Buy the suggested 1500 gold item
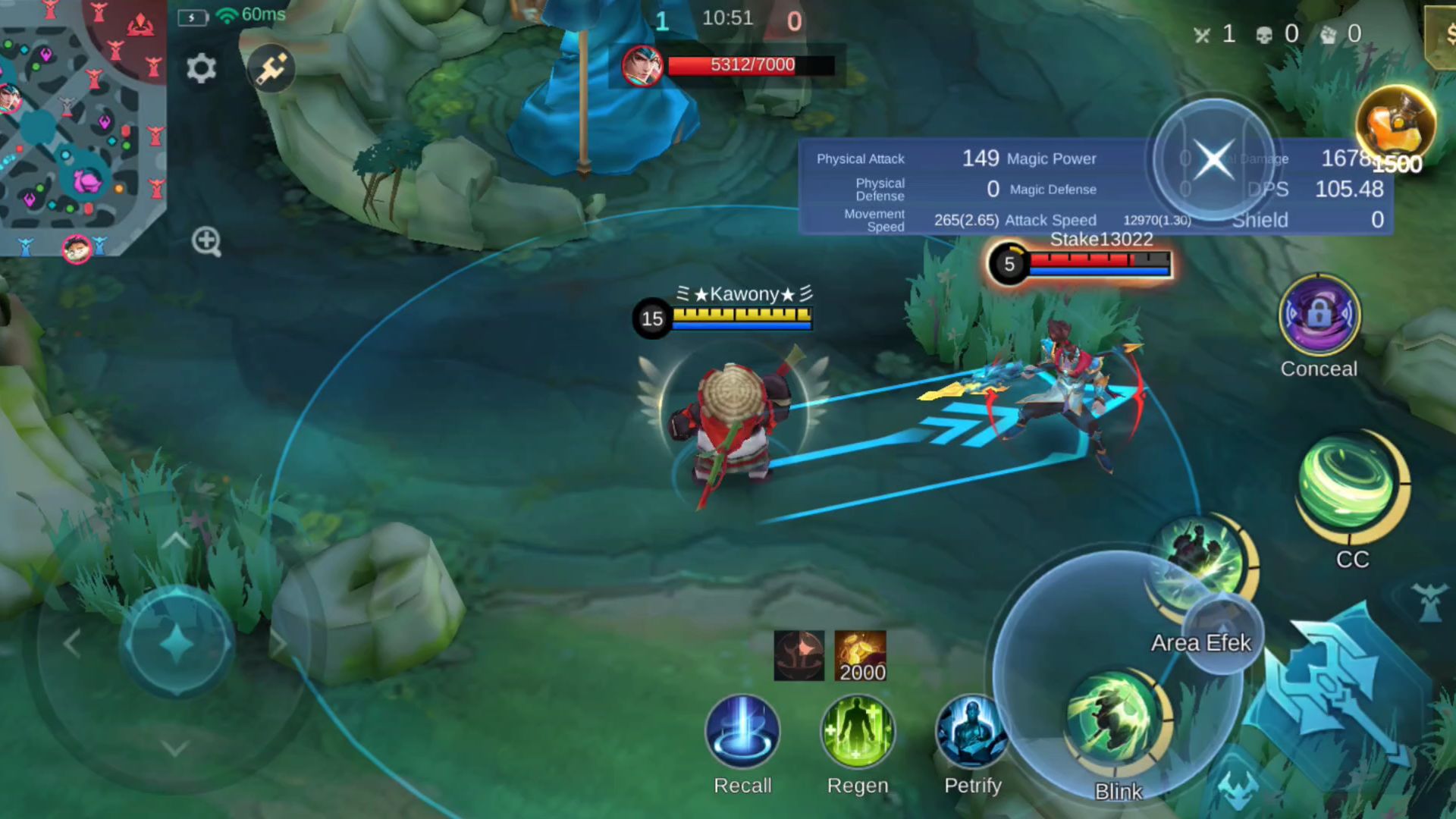 click(1395, 125)
